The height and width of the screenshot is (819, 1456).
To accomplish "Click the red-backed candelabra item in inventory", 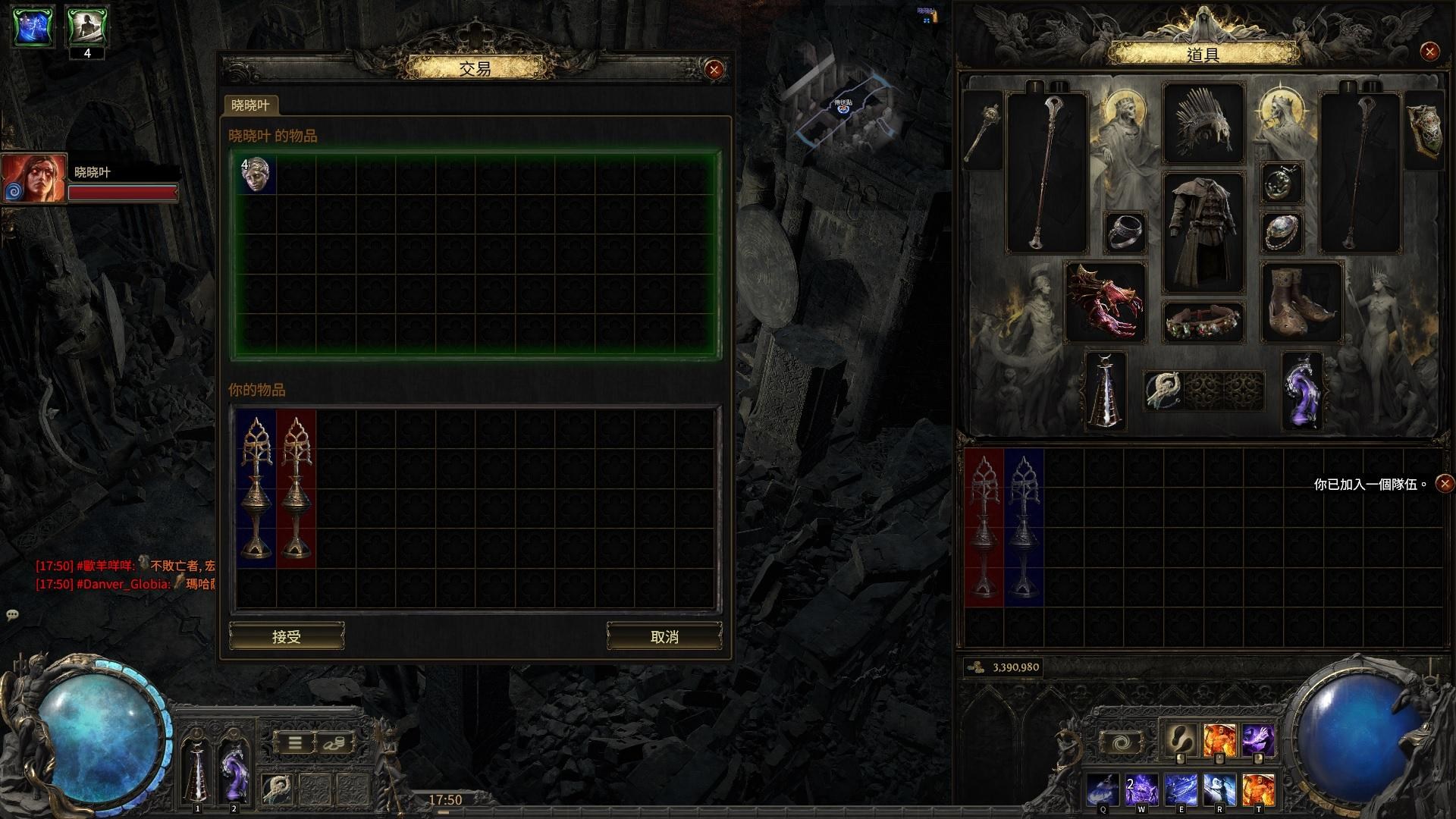I will pyautogui.click(x=984, y=527).
